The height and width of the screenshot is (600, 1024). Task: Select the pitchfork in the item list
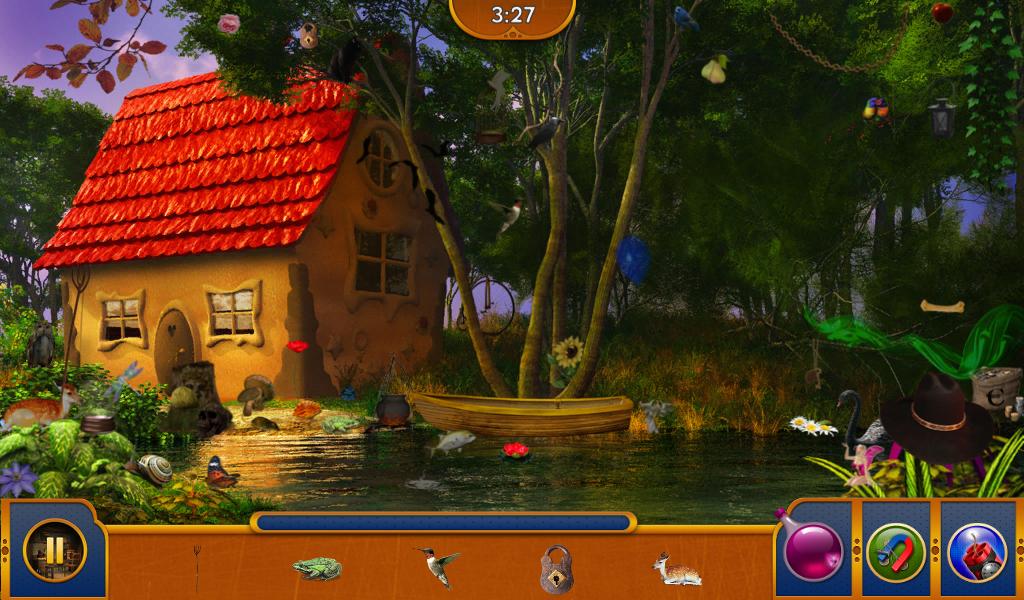point(197,566)
